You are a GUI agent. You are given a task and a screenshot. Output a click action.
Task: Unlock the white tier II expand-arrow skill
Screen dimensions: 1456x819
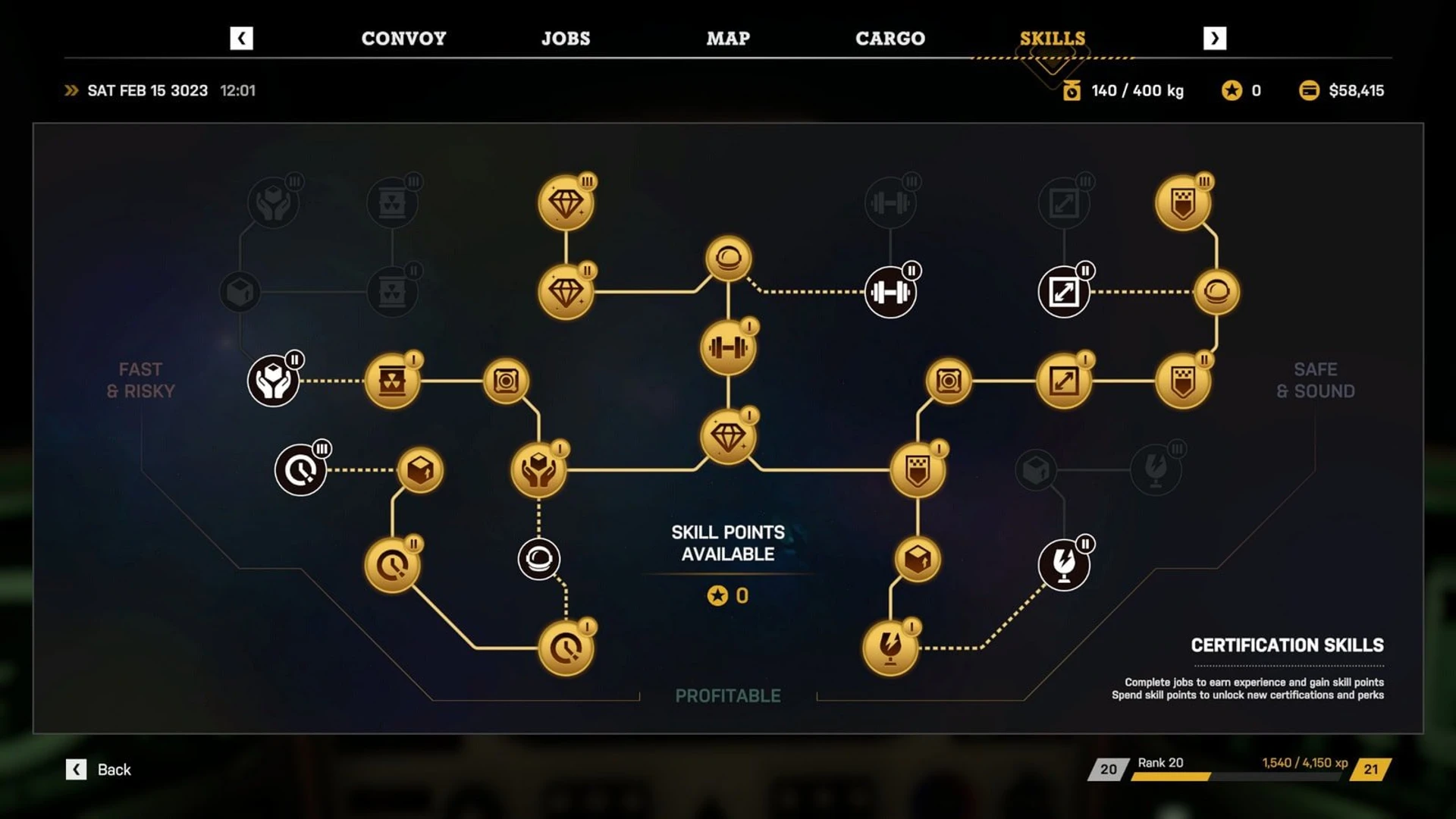tap(1063, 292)
